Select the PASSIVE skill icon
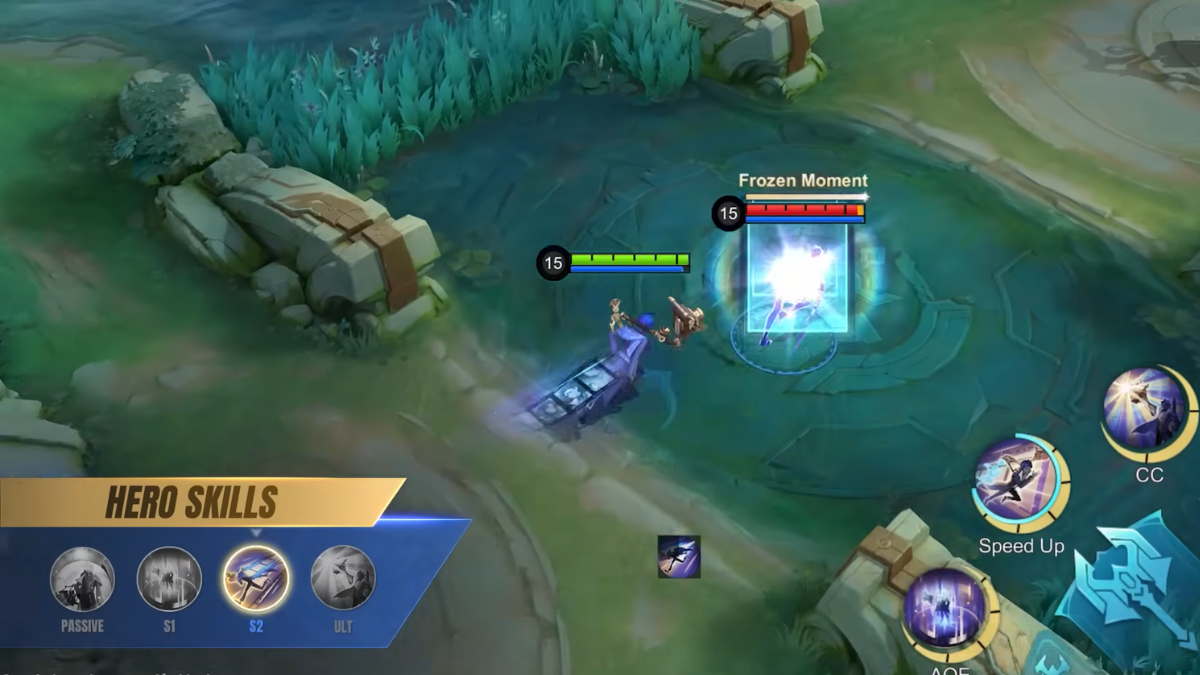 click(83, 579)
